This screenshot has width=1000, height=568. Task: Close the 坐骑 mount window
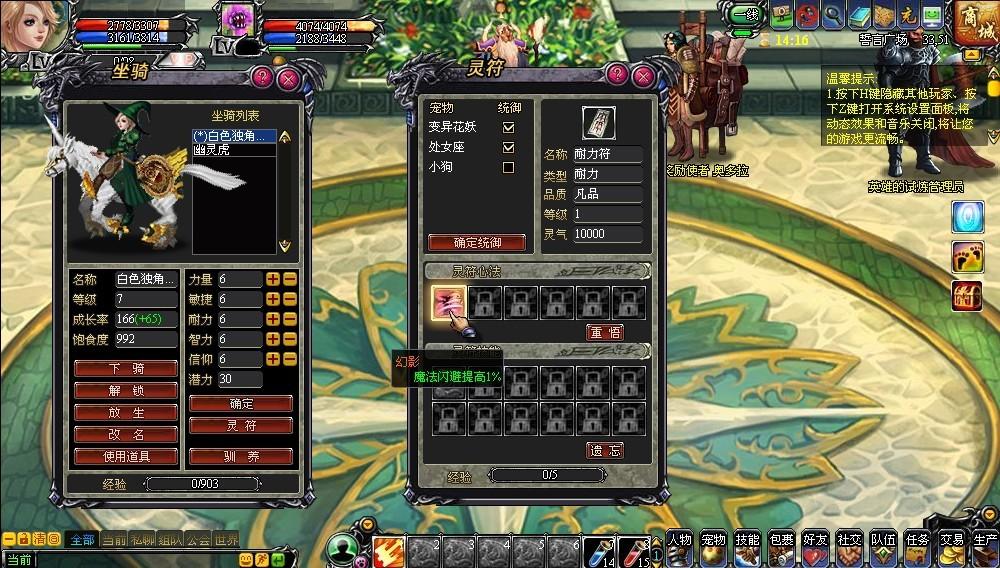[288, 76]
